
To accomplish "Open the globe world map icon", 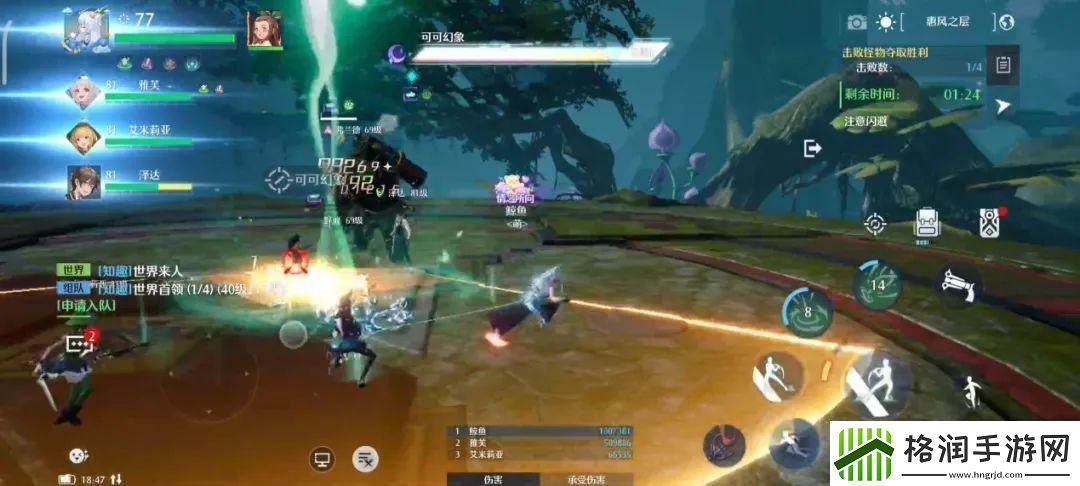I will [1006, 22].
